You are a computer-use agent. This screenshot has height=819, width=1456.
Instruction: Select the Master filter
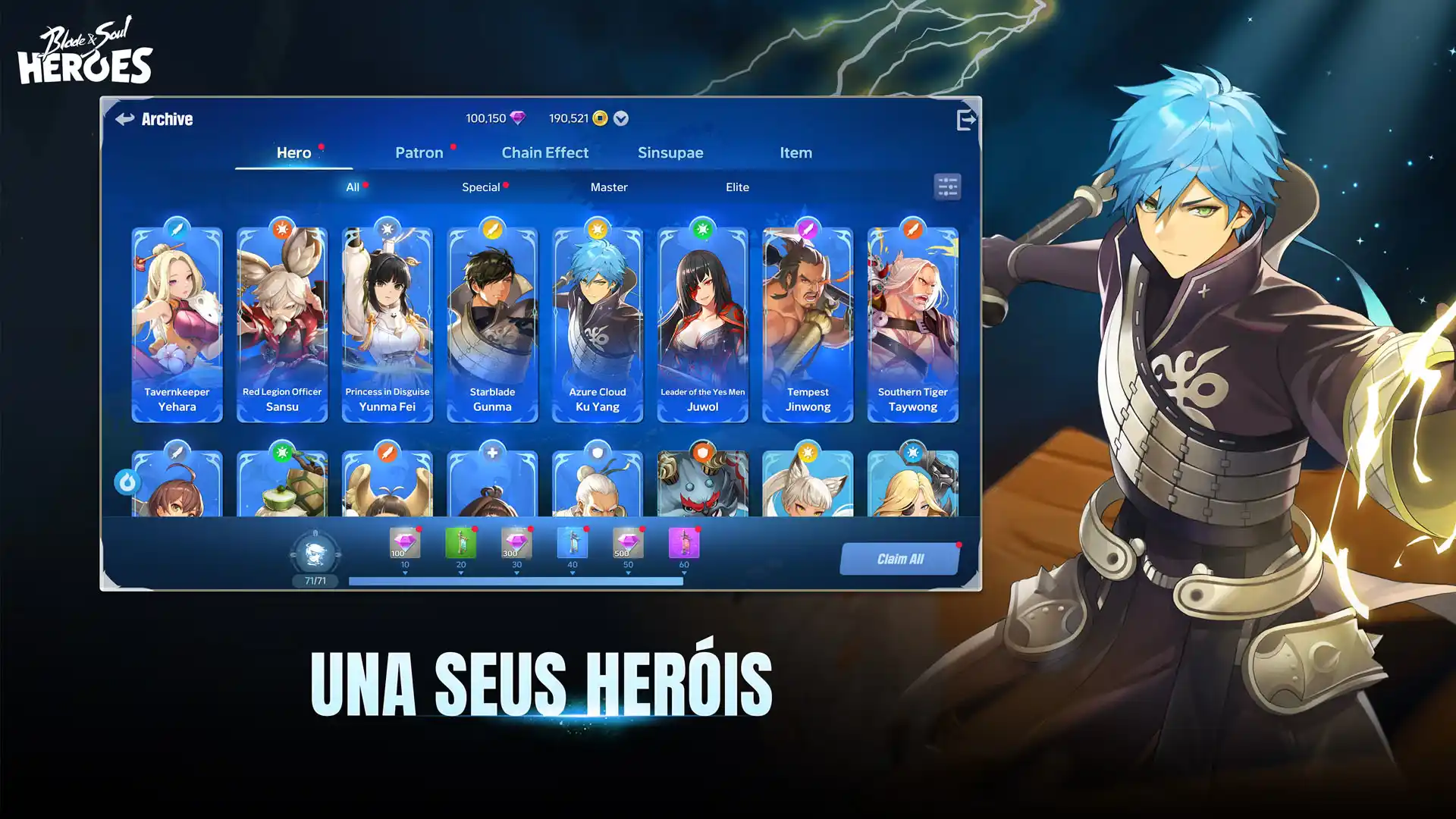(x=609, y=187)
